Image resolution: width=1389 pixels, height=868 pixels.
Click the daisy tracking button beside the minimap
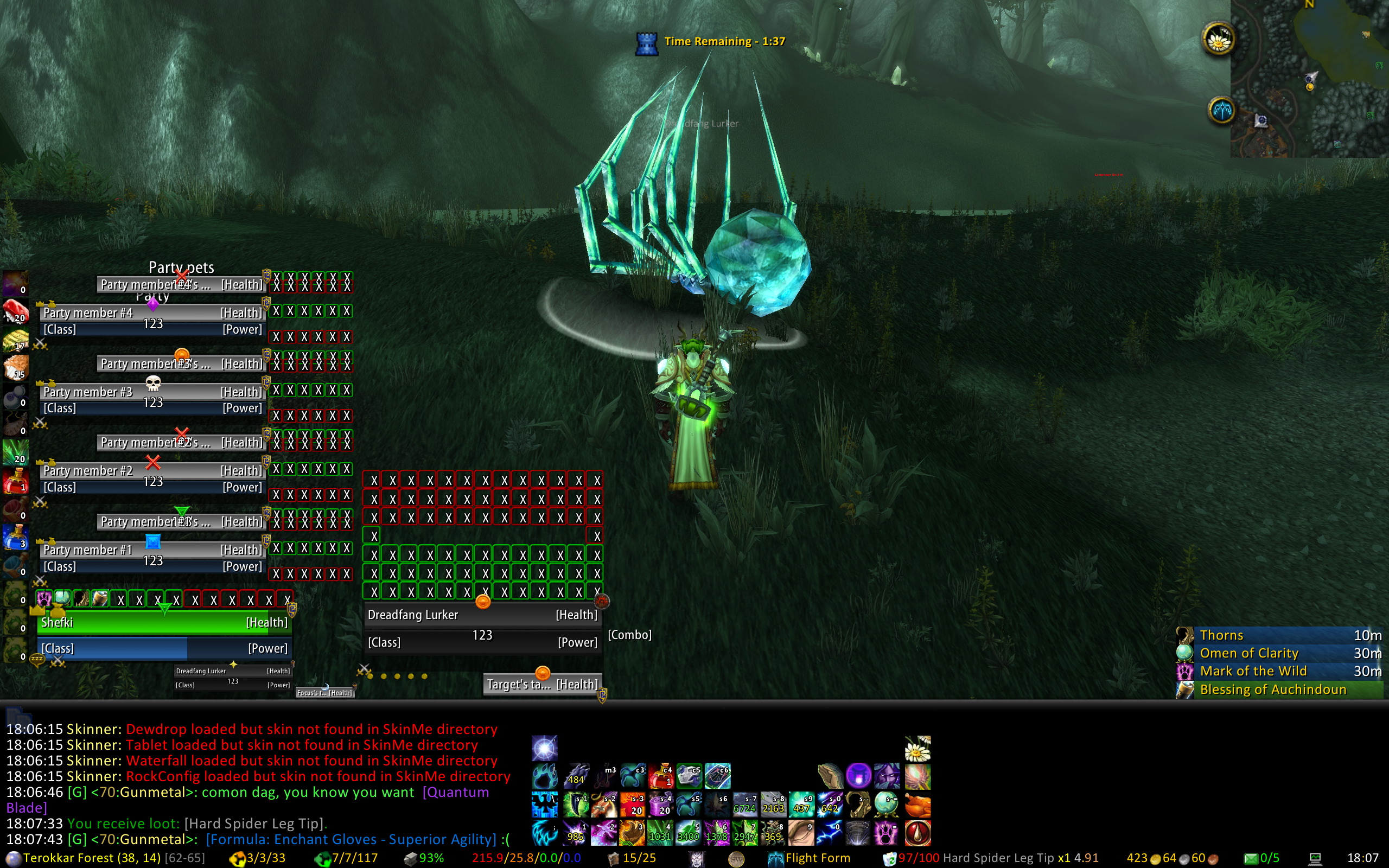point(1218,39)
